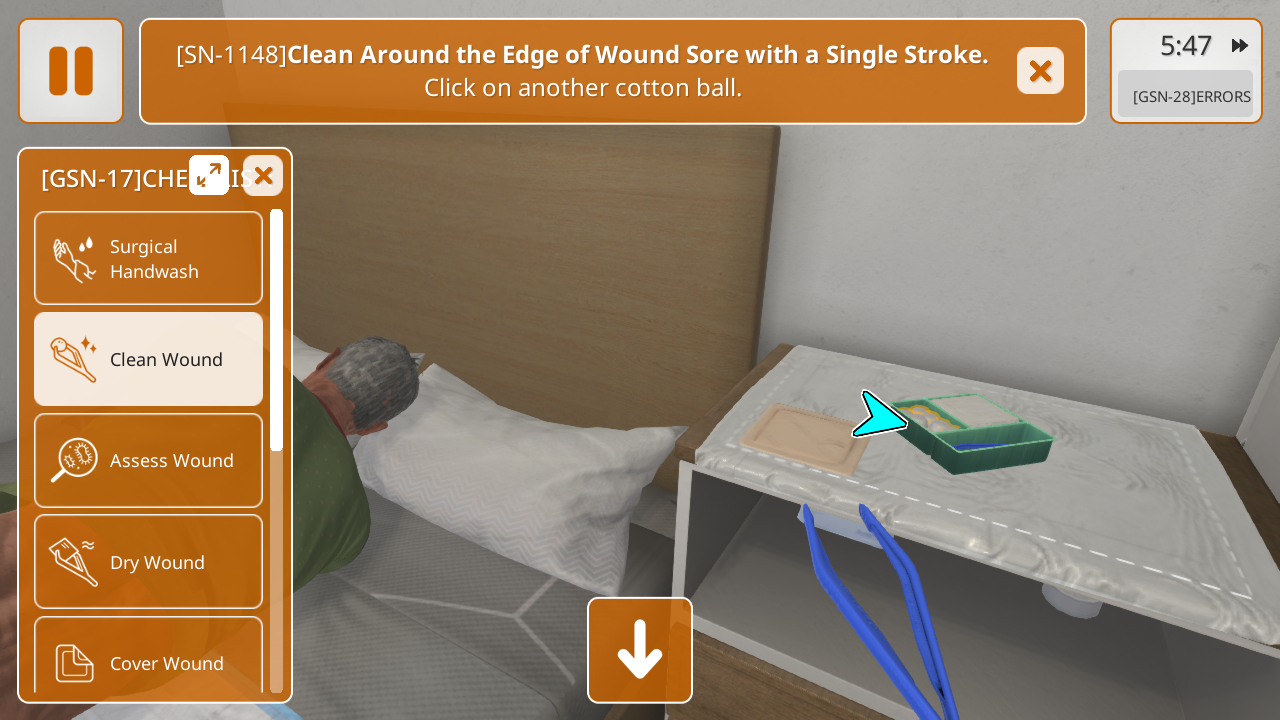Select the Dry Wound checklist step
This screenshot has width=1280, height=720.
click(149, 562)
